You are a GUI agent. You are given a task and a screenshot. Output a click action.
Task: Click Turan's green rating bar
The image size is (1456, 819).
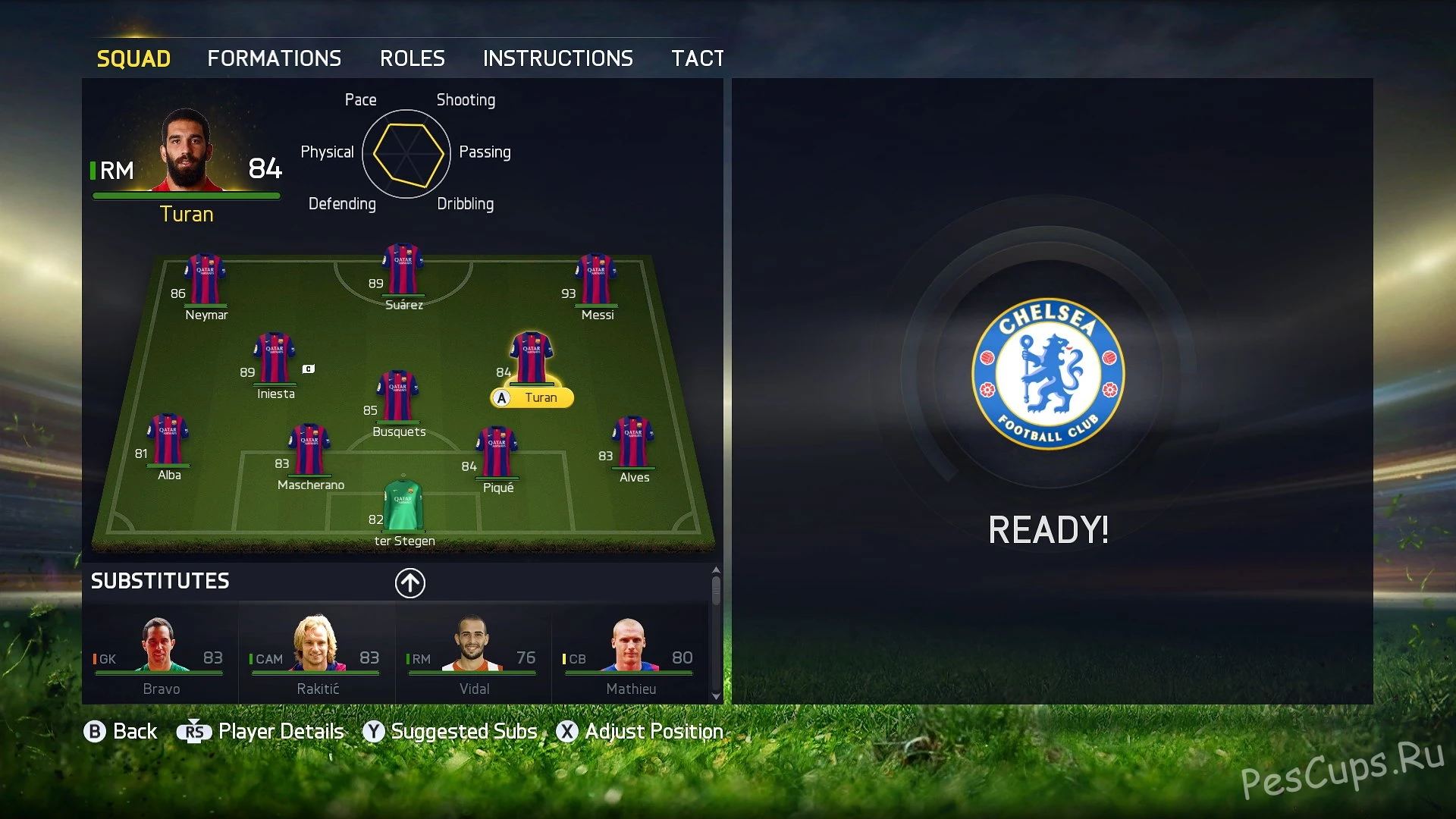tap(186, 195)
